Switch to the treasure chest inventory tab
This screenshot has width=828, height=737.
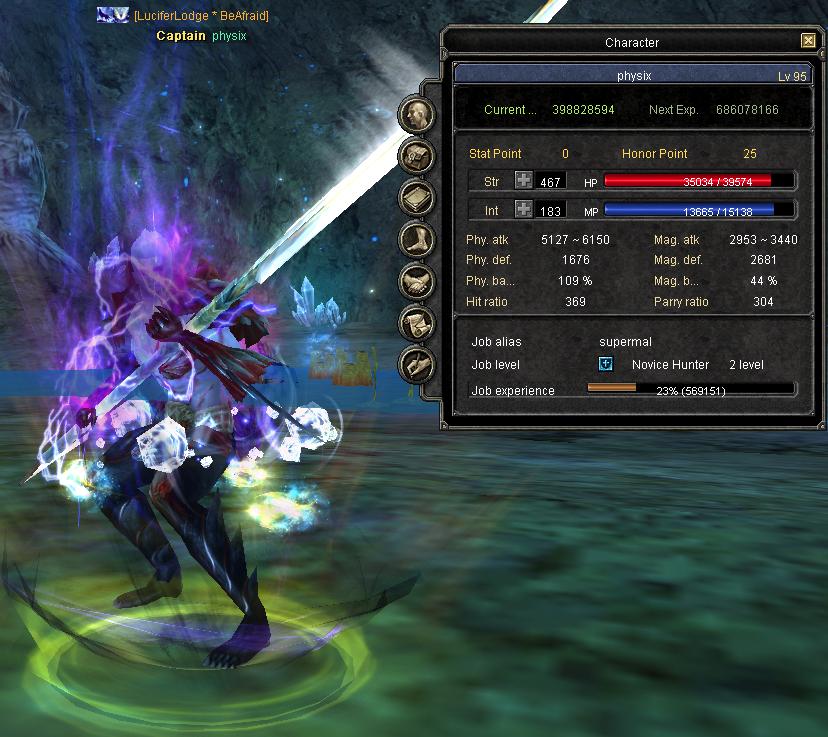point(415,155)
